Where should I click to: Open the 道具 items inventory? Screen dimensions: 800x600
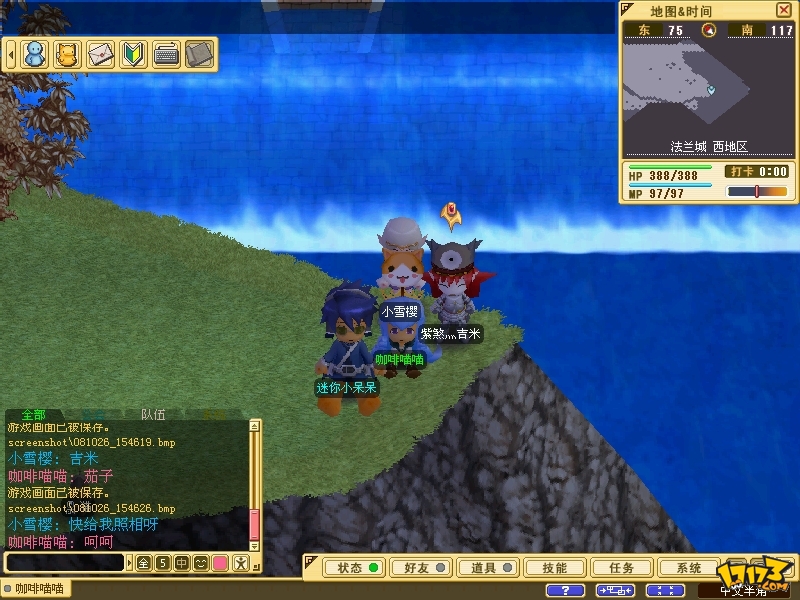click(x=489, y=568)
